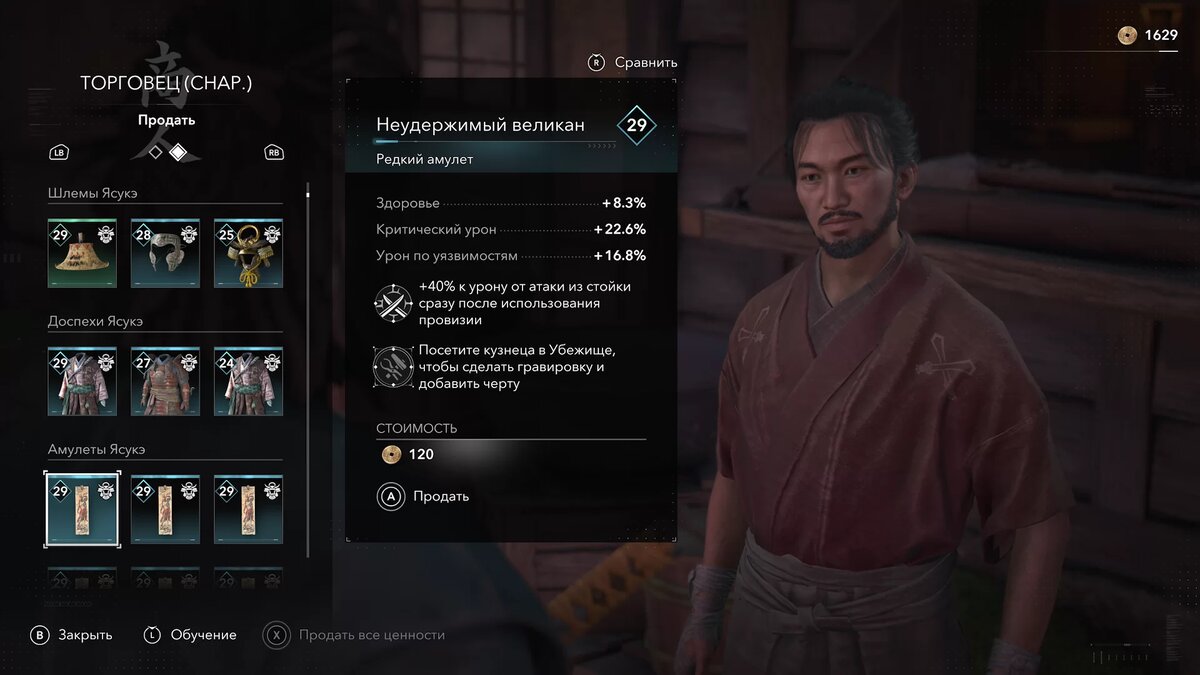Choose the level 24 armor slot
The image size is (1200, 675).
pos(248,381)
